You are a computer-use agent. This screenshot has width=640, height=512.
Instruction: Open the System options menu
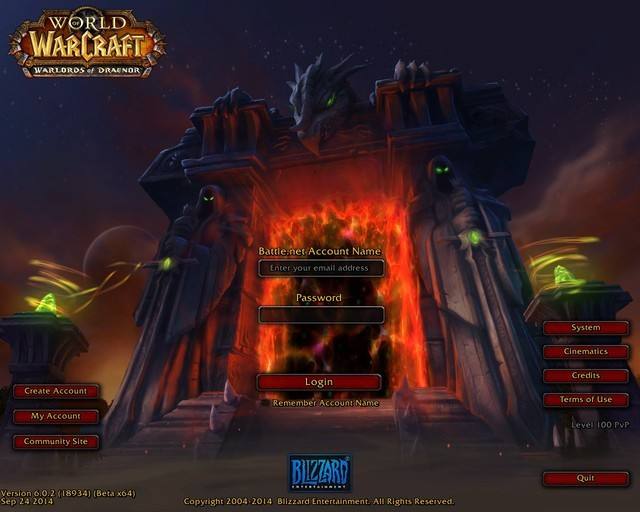[586, 328]
